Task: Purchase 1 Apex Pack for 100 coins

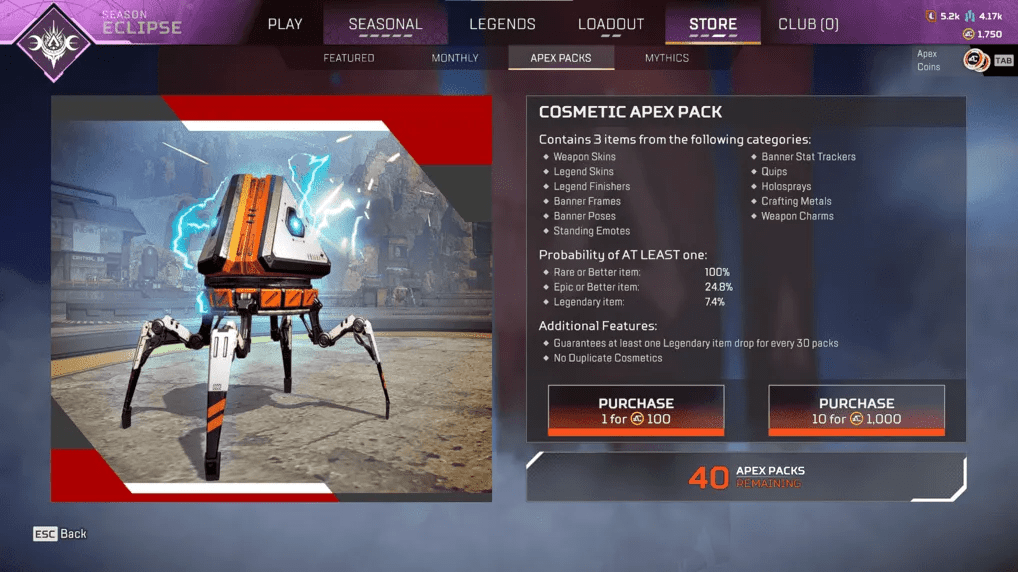Action: pyautogui.click(x=636, y=411)
